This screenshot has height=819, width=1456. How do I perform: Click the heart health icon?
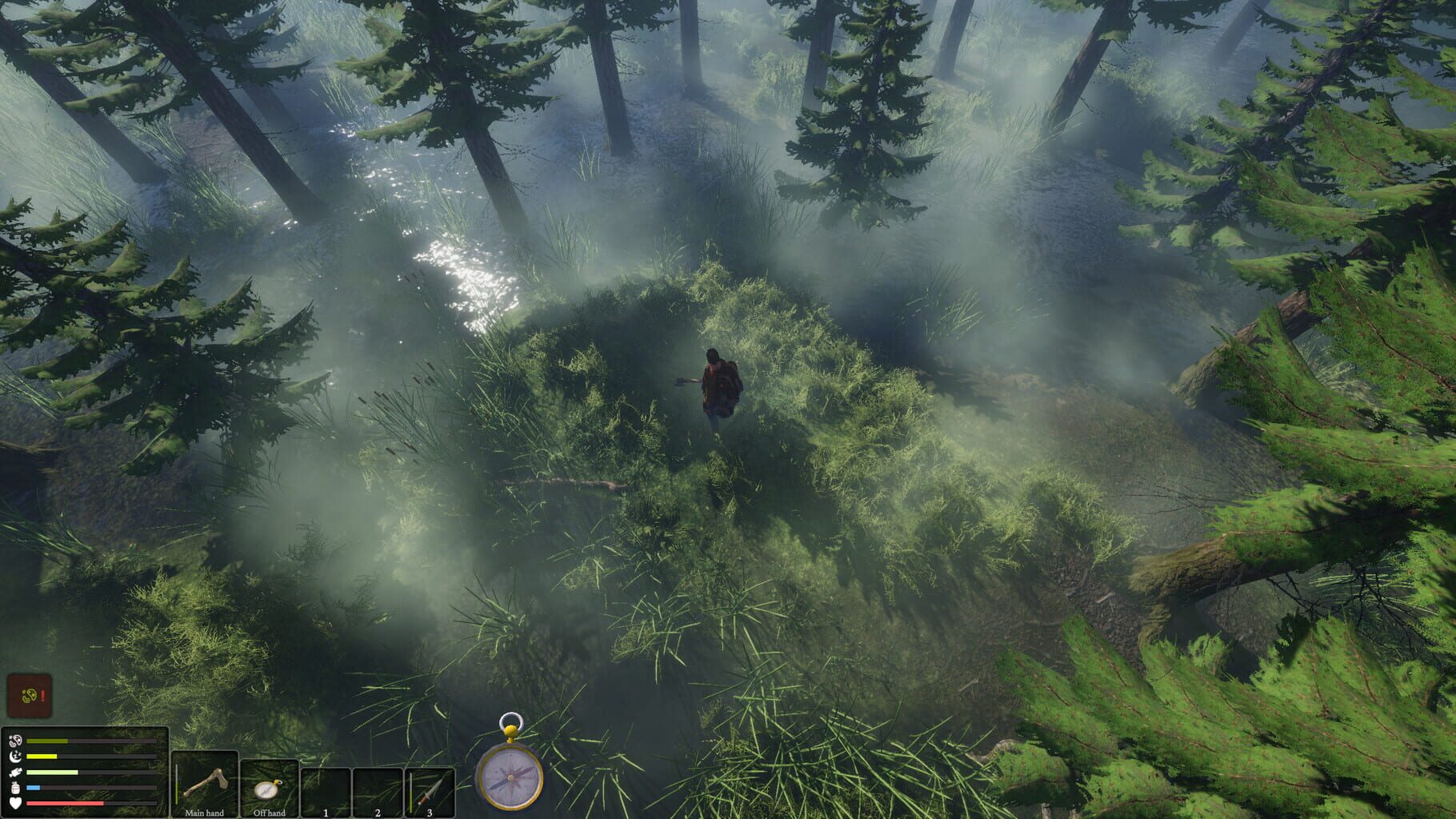[14, 803]
